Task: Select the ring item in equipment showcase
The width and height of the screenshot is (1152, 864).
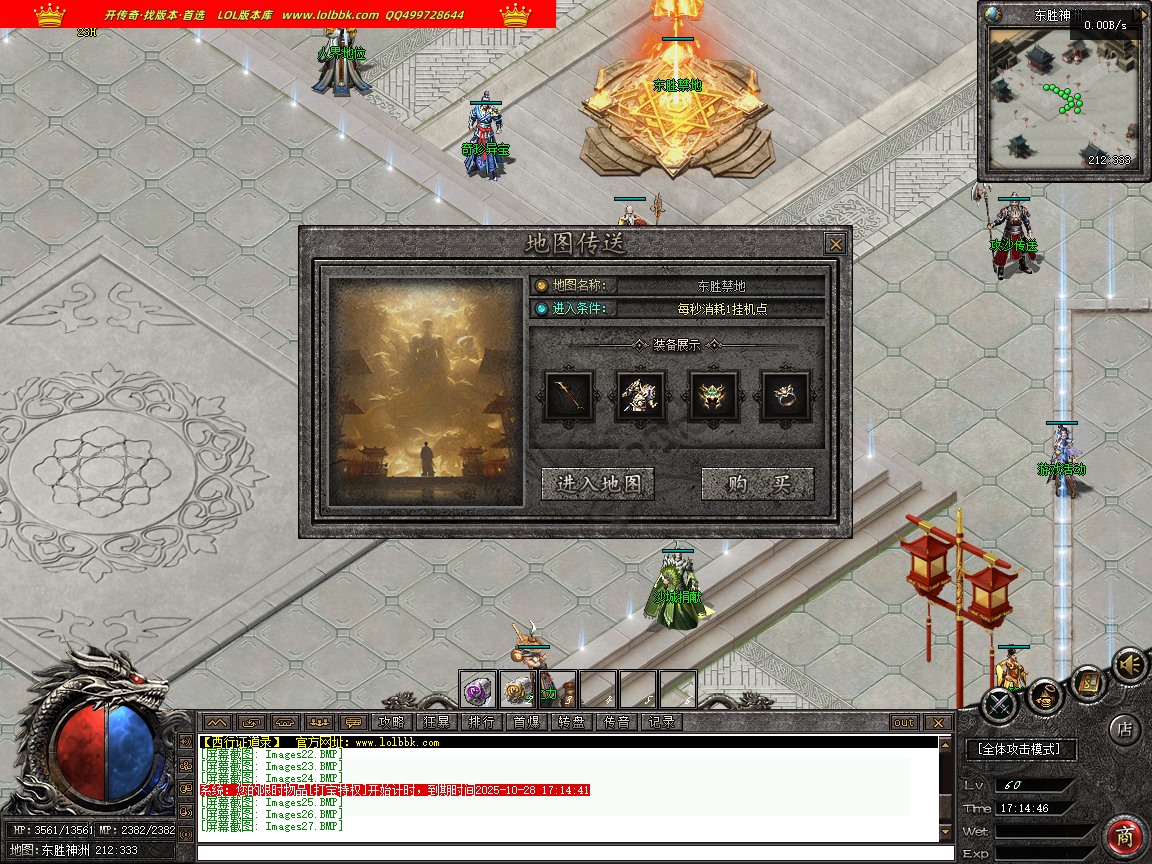Action: pyautogui.click(x=786, y=396)
